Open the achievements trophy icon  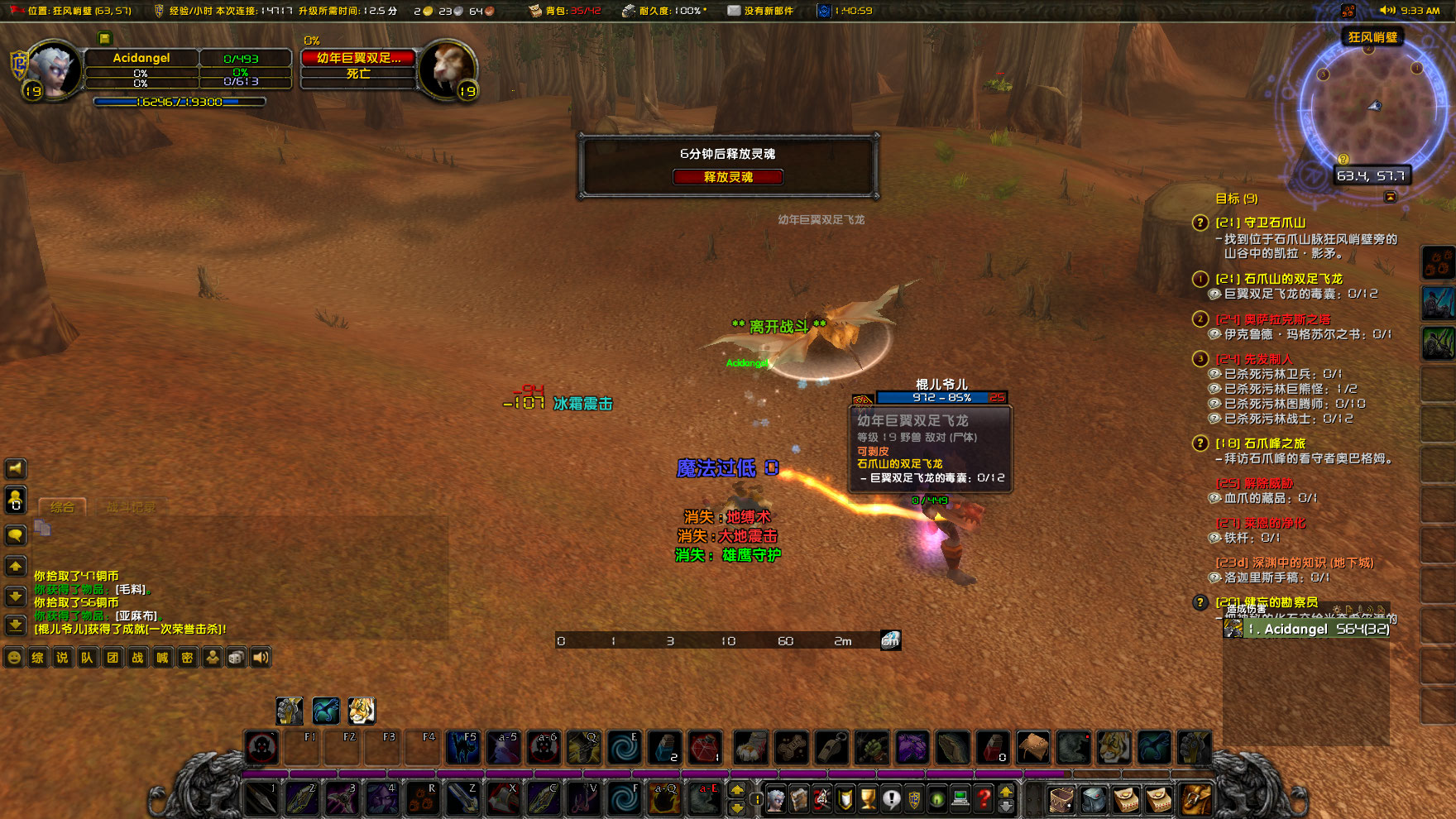867,799
